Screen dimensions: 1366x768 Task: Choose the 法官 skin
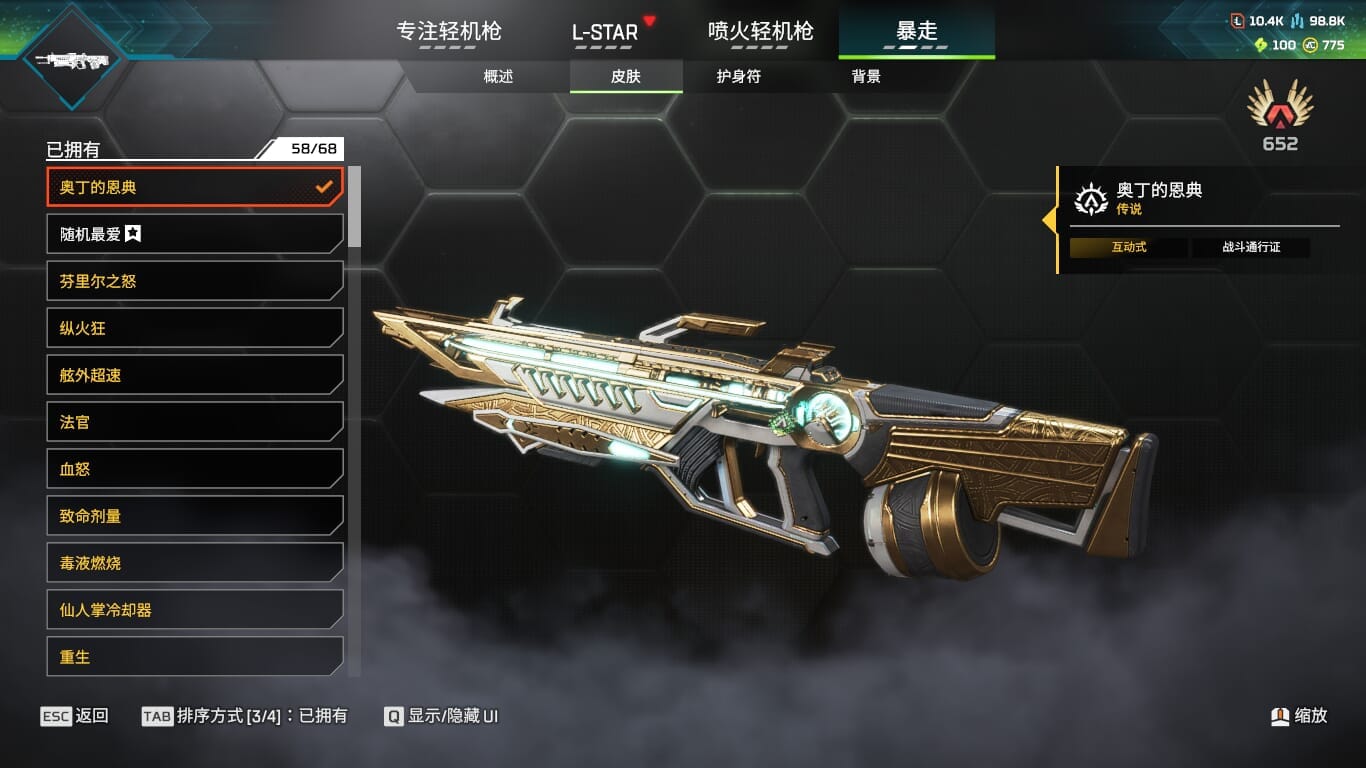(x=195, y=422)
